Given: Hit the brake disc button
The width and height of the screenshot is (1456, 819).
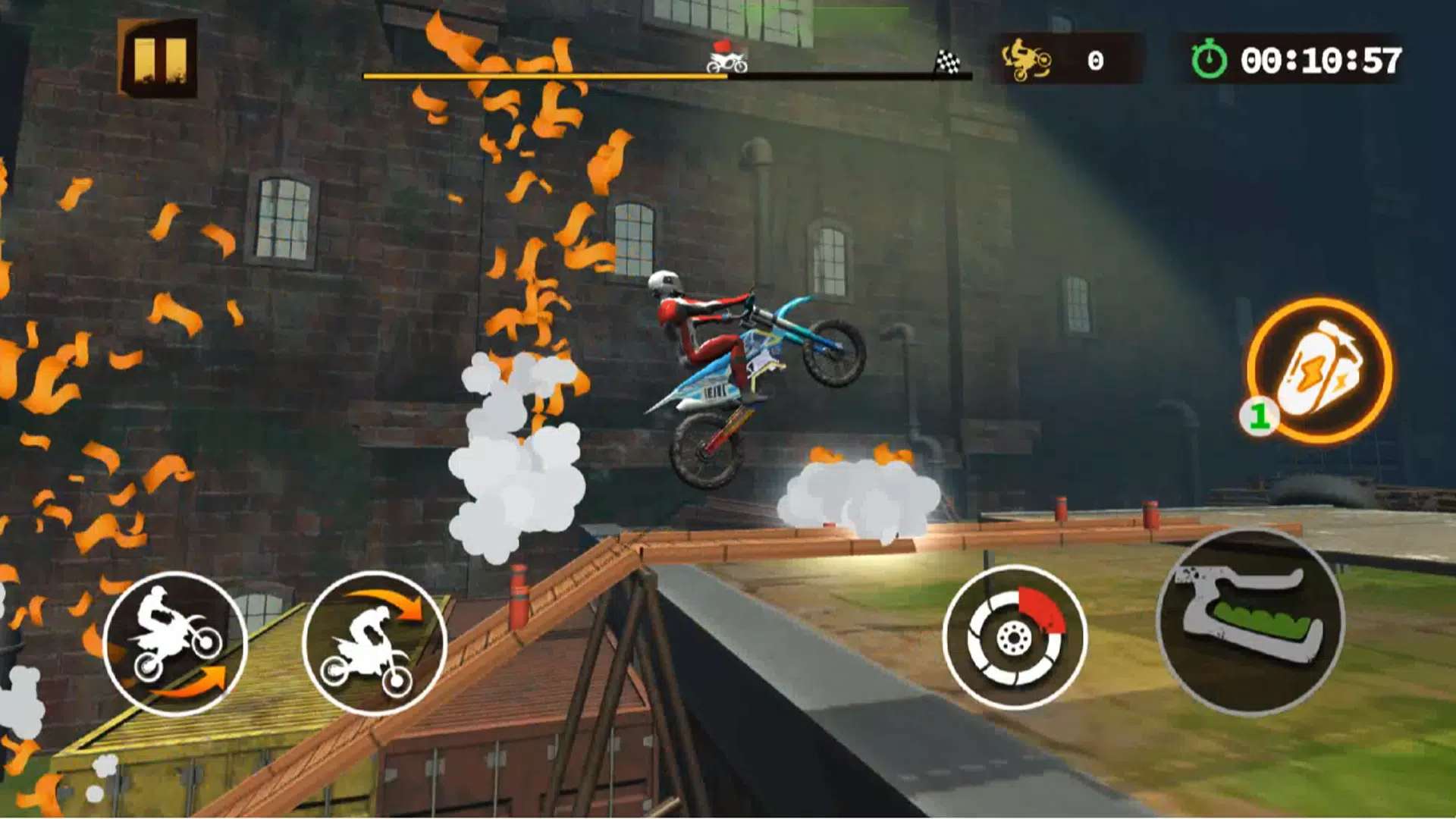Looking at the screenshot, I should click(1015, 638).
